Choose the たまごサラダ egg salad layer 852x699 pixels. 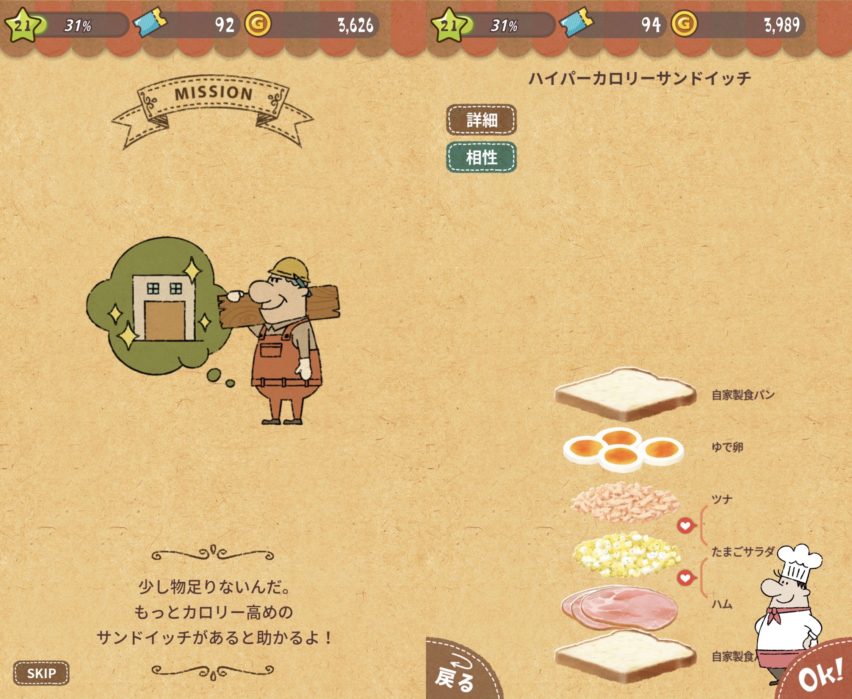625,553
